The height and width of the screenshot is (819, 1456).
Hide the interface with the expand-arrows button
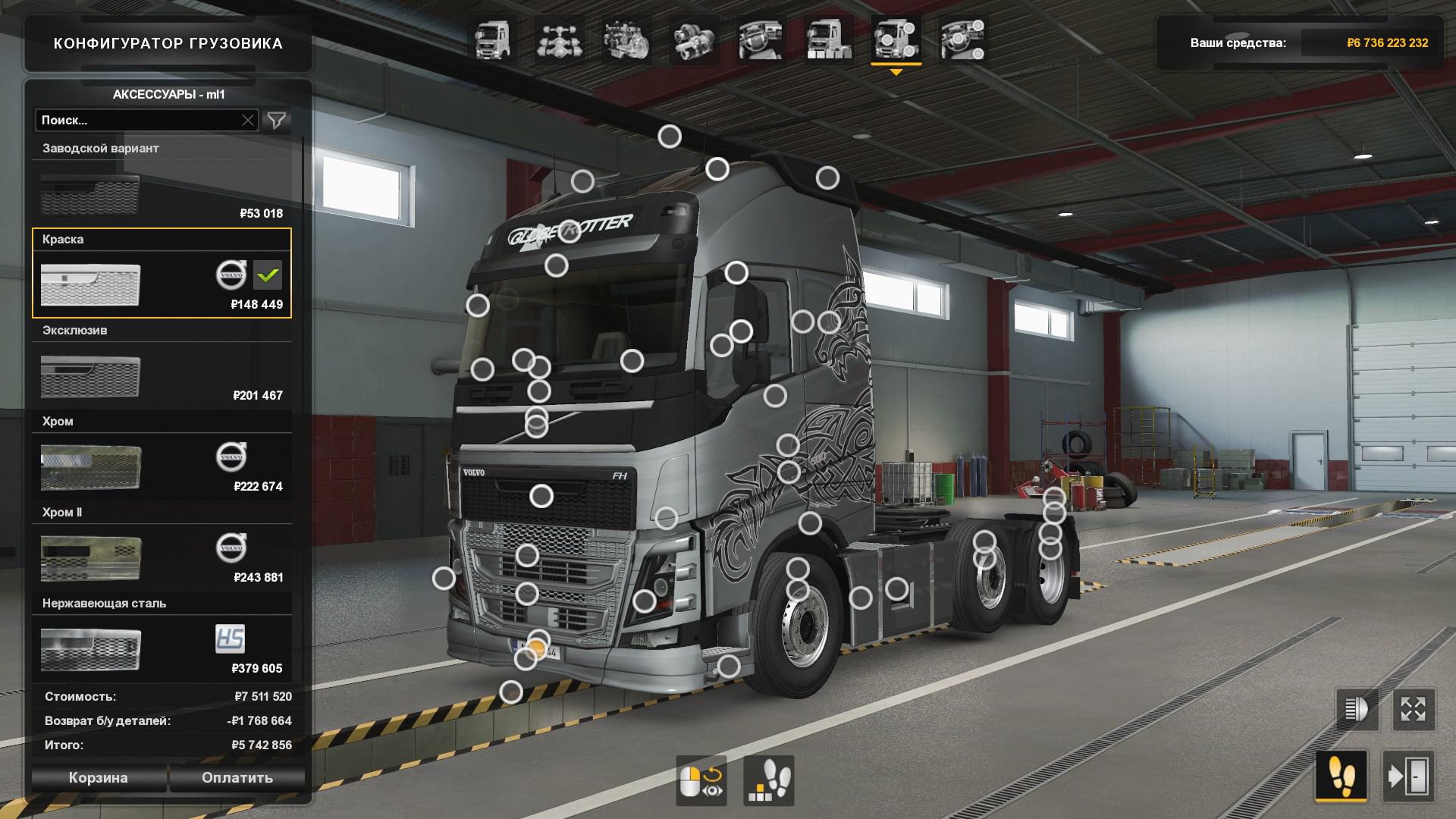point(1413,710)
